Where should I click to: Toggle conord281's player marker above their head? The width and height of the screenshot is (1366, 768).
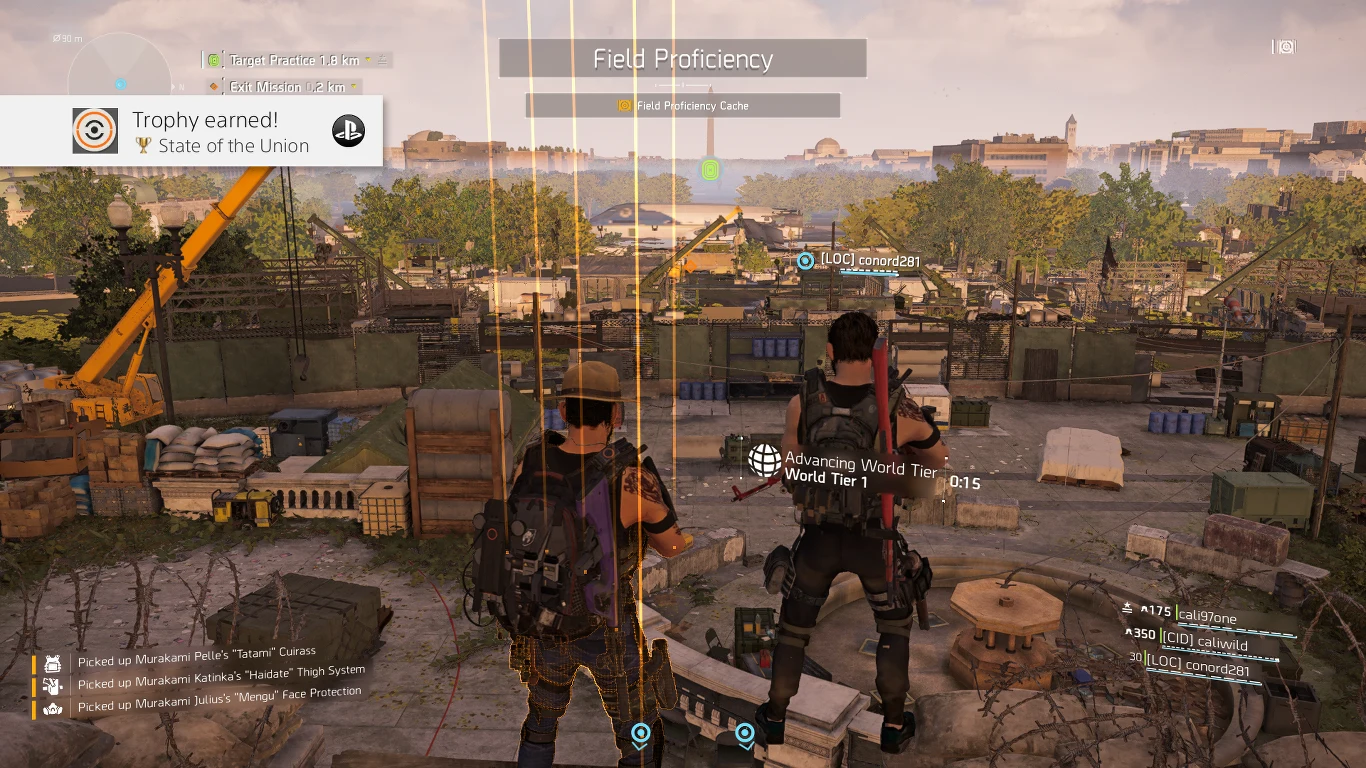coord(806,260)
